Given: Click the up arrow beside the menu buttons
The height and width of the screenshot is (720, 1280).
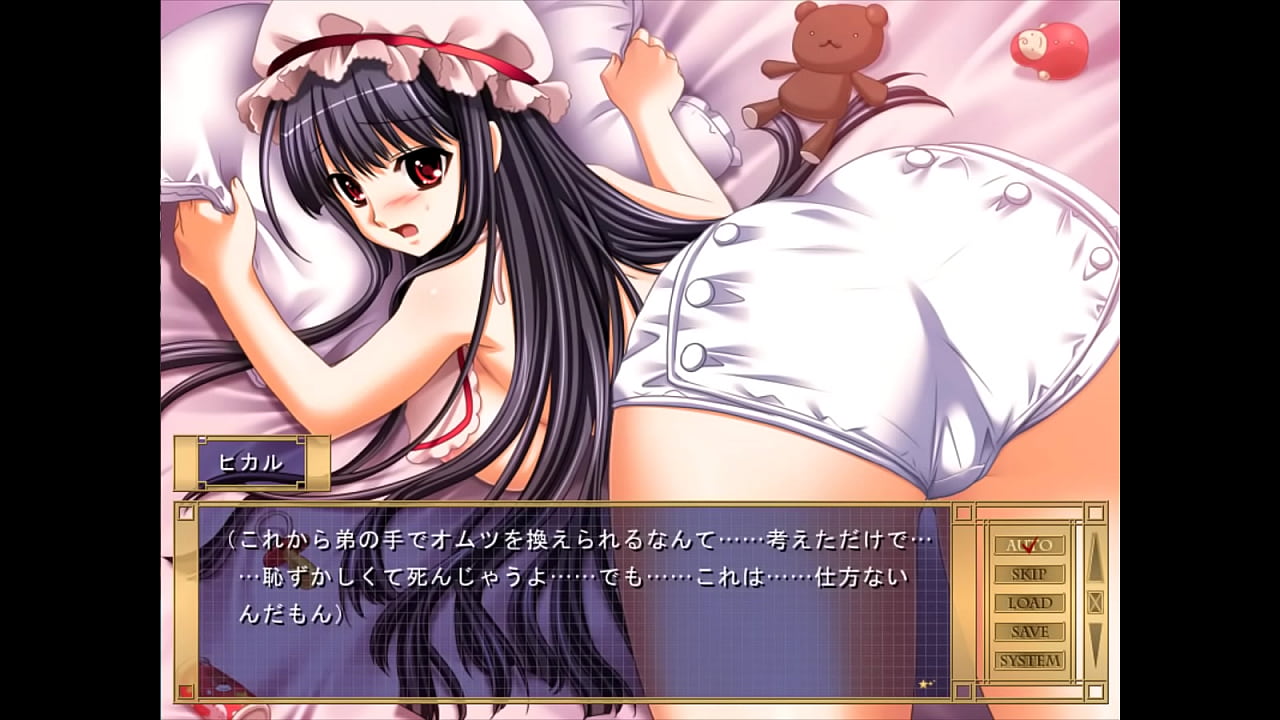Looking at the screenshot, I should click(1095, 557).
